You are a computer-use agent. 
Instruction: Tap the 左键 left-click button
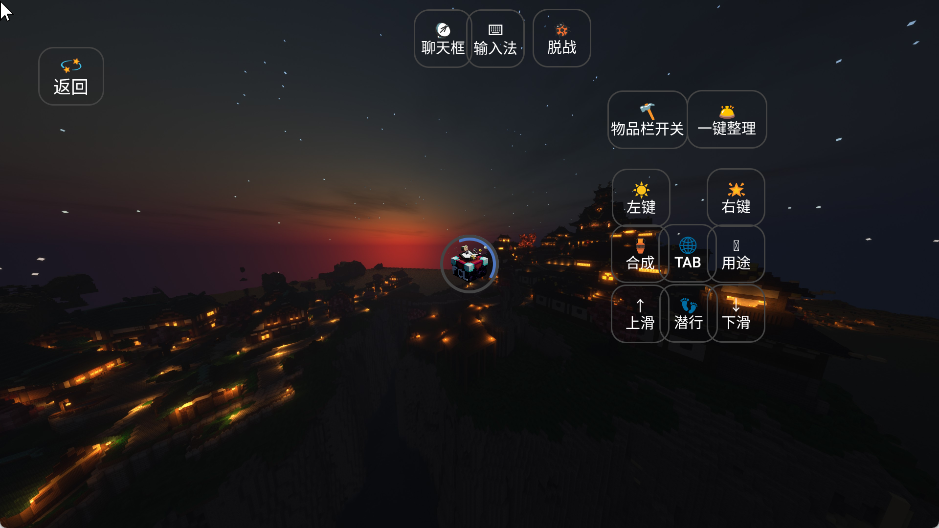click(x=641, y=198)
